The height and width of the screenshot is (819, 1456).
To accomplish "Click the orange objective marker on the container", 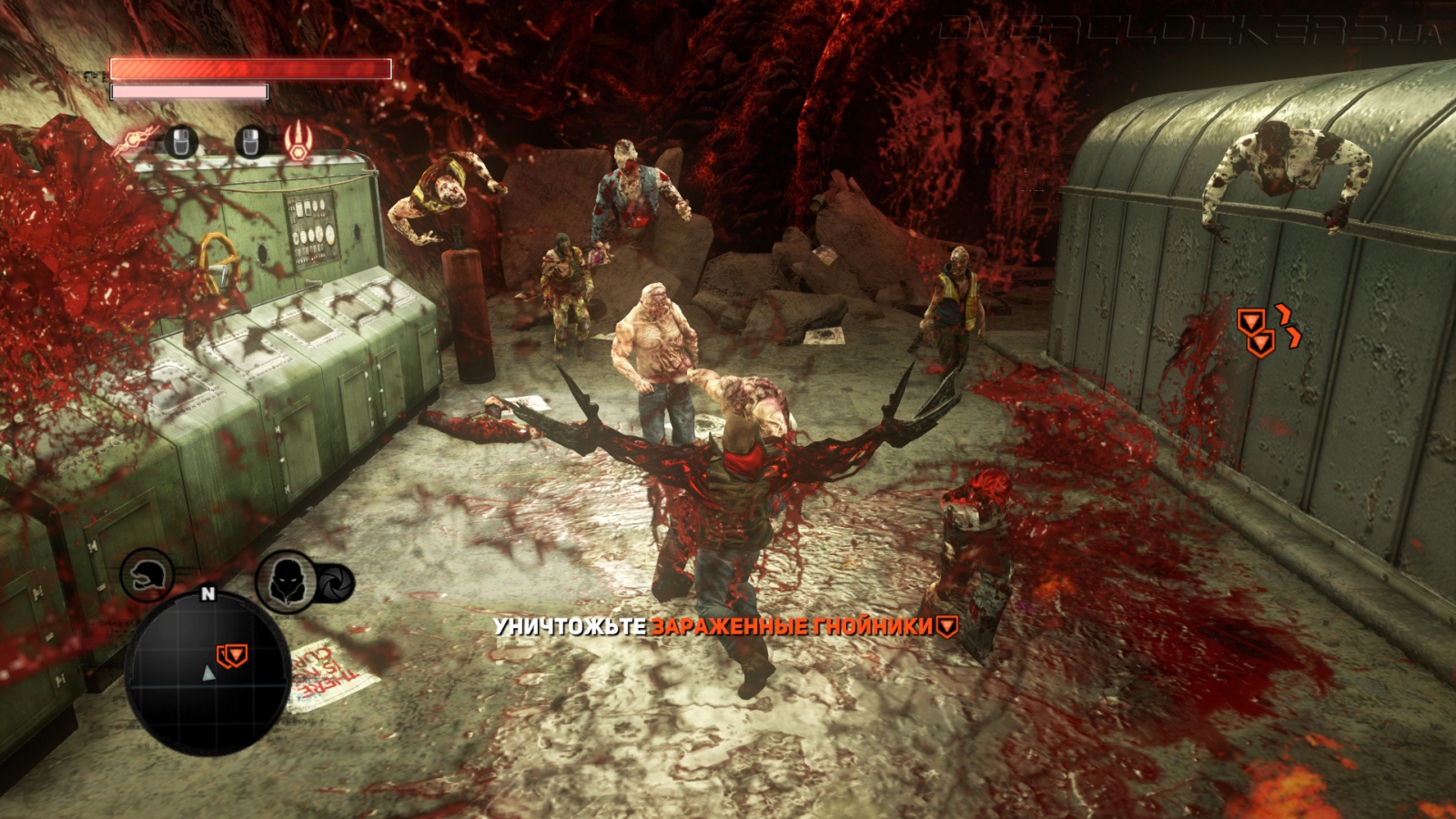I will 1257,332.
